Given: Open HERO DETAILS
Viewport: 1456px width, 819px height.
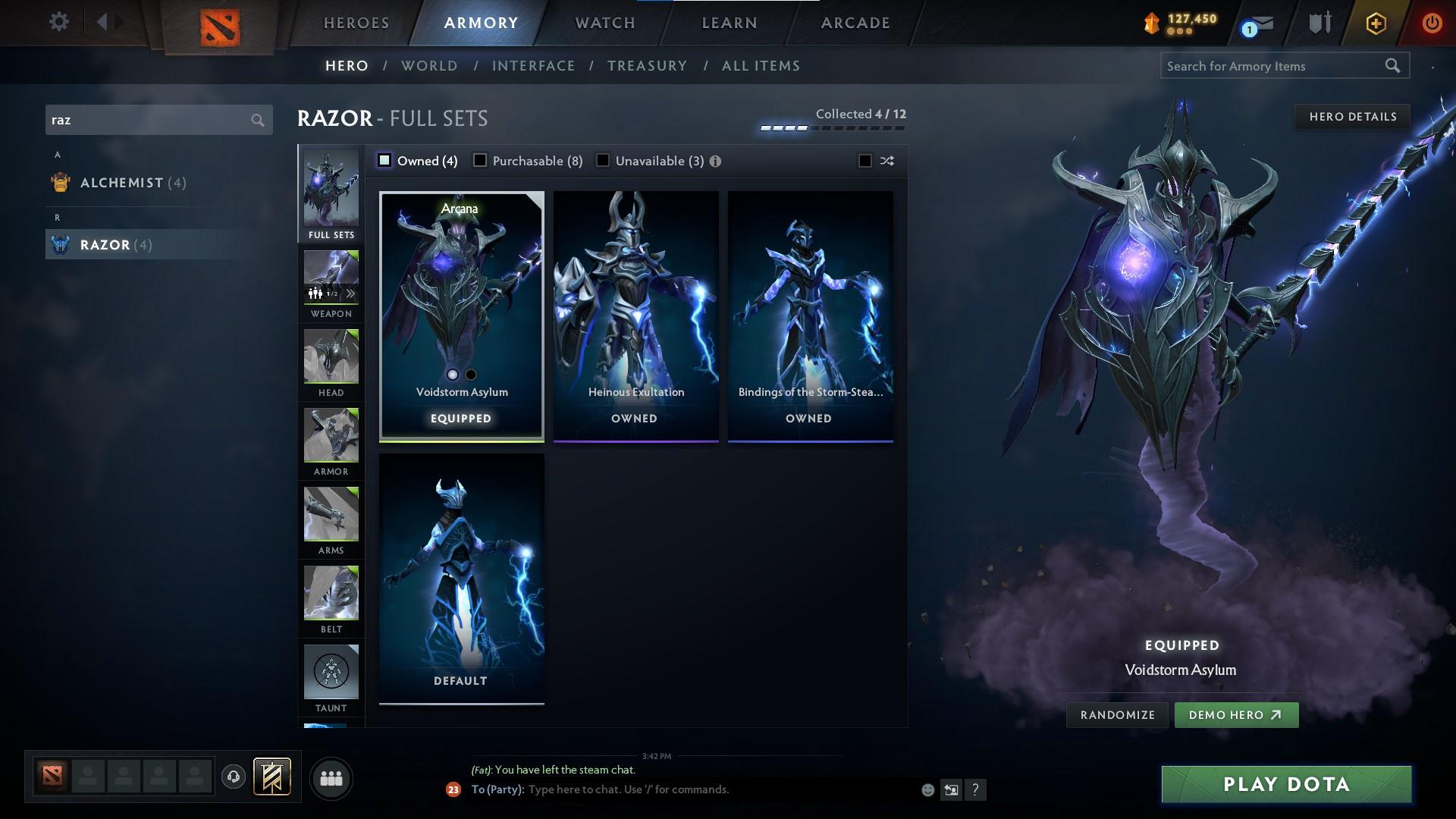Looking at the screenshot, I should point(1353,117).
